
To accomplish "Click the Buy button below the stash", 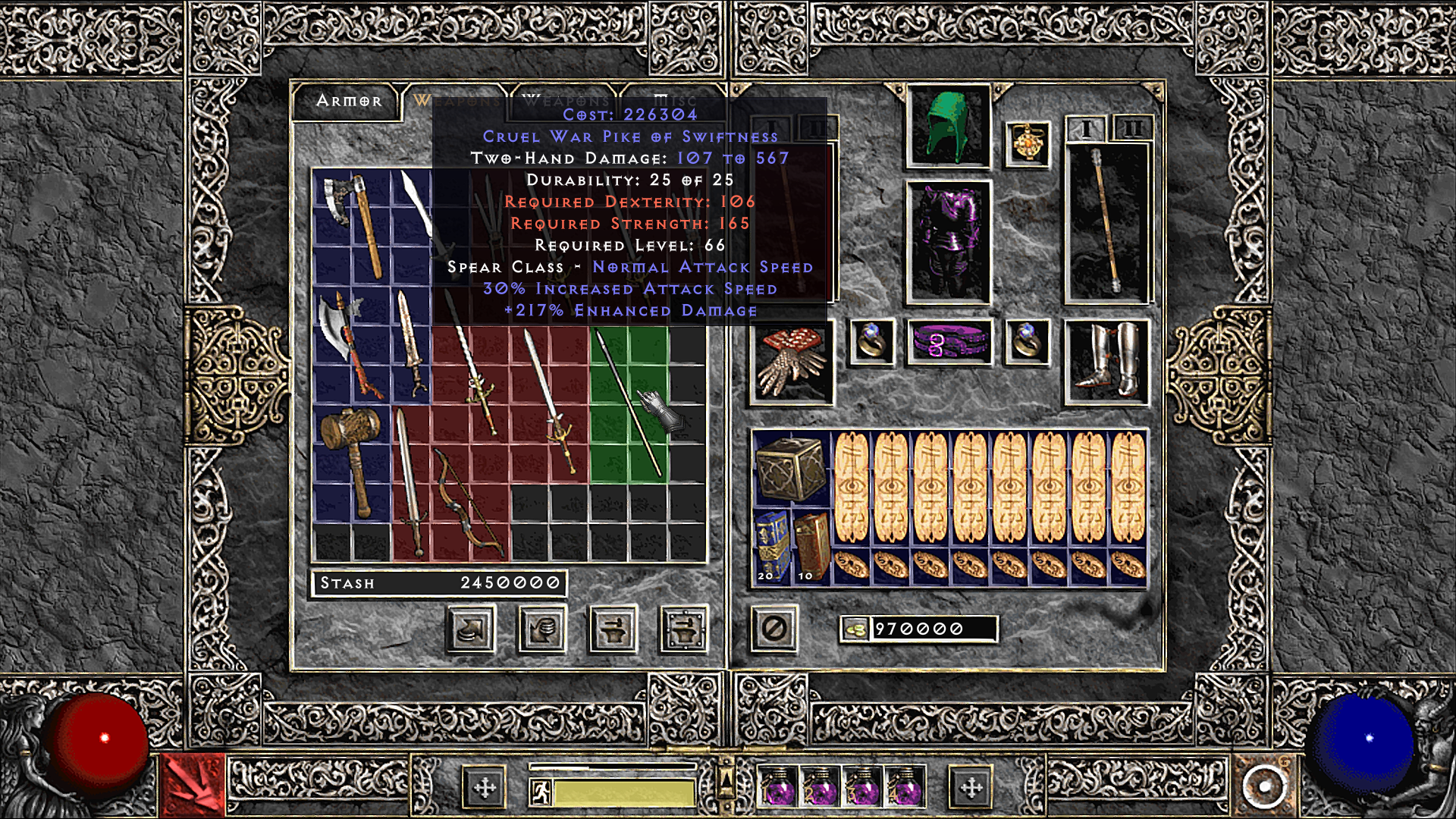I will [472, 629].
